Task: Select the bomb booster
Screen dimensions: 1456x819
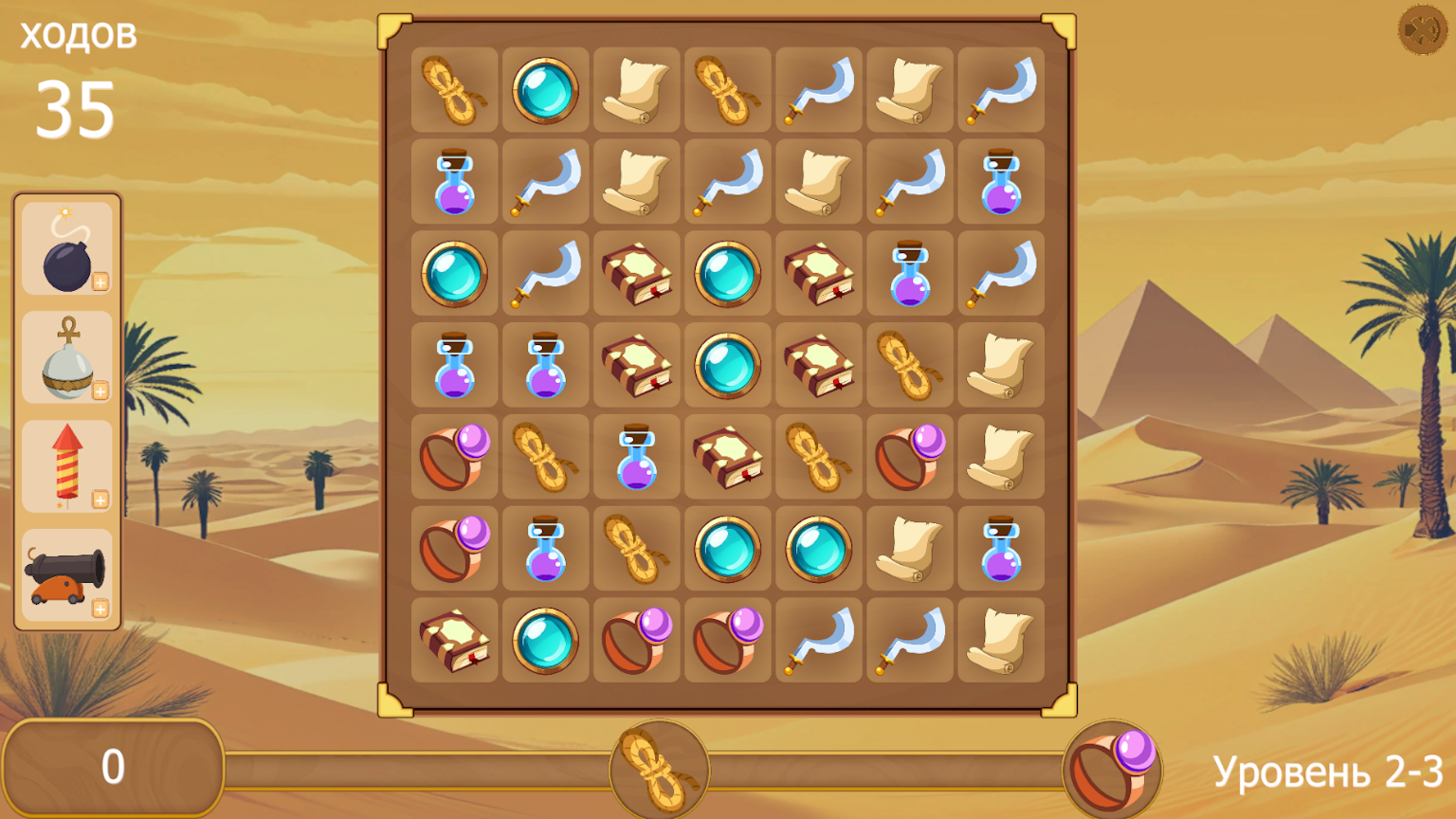Action: tap(65, 248)
